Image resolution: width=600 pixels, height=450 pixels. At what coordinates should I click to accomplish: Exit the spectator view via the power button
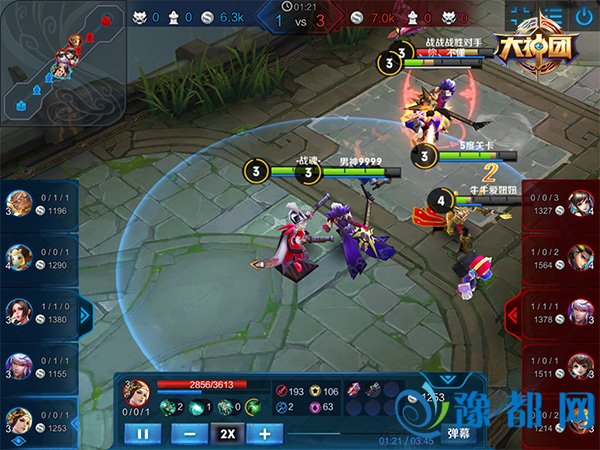[x=583, y=17]
